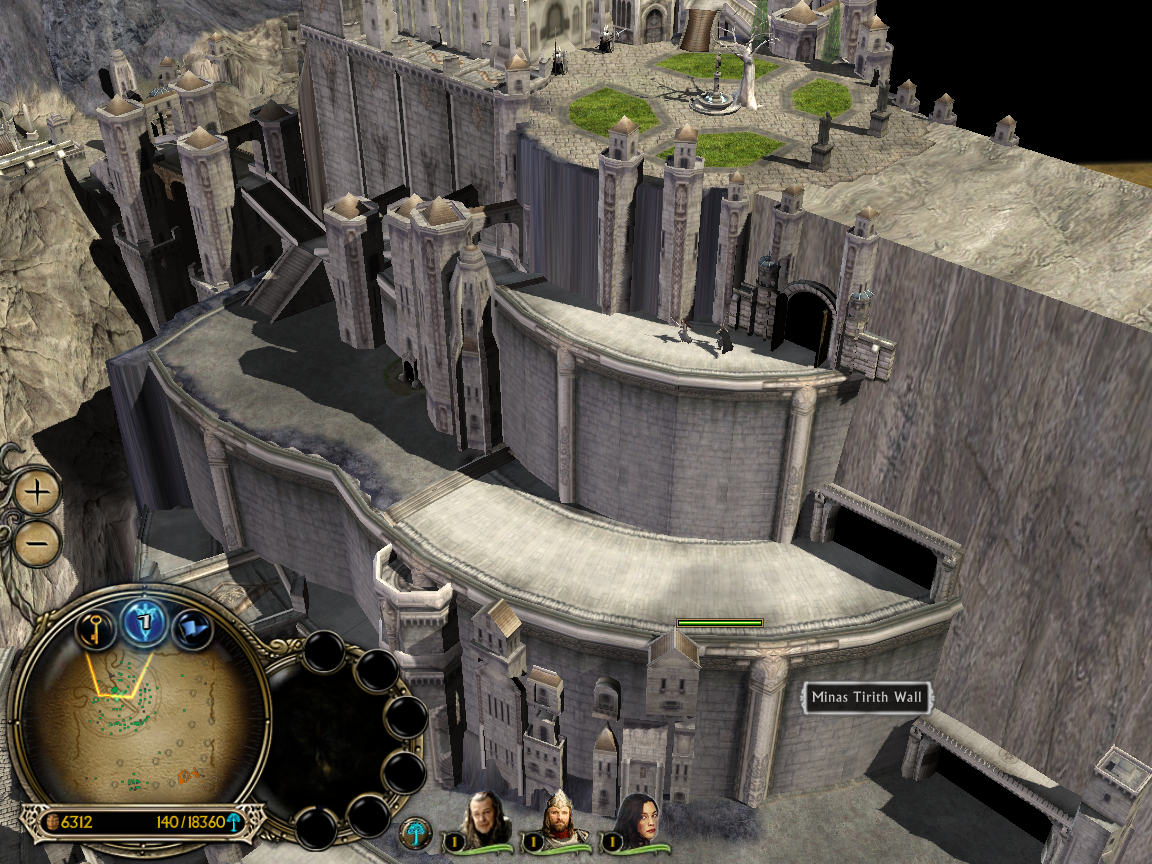The width and height of the screenshot is (1152, 864).
Task: Click on the circular minimap
Action: coord(140,722)
